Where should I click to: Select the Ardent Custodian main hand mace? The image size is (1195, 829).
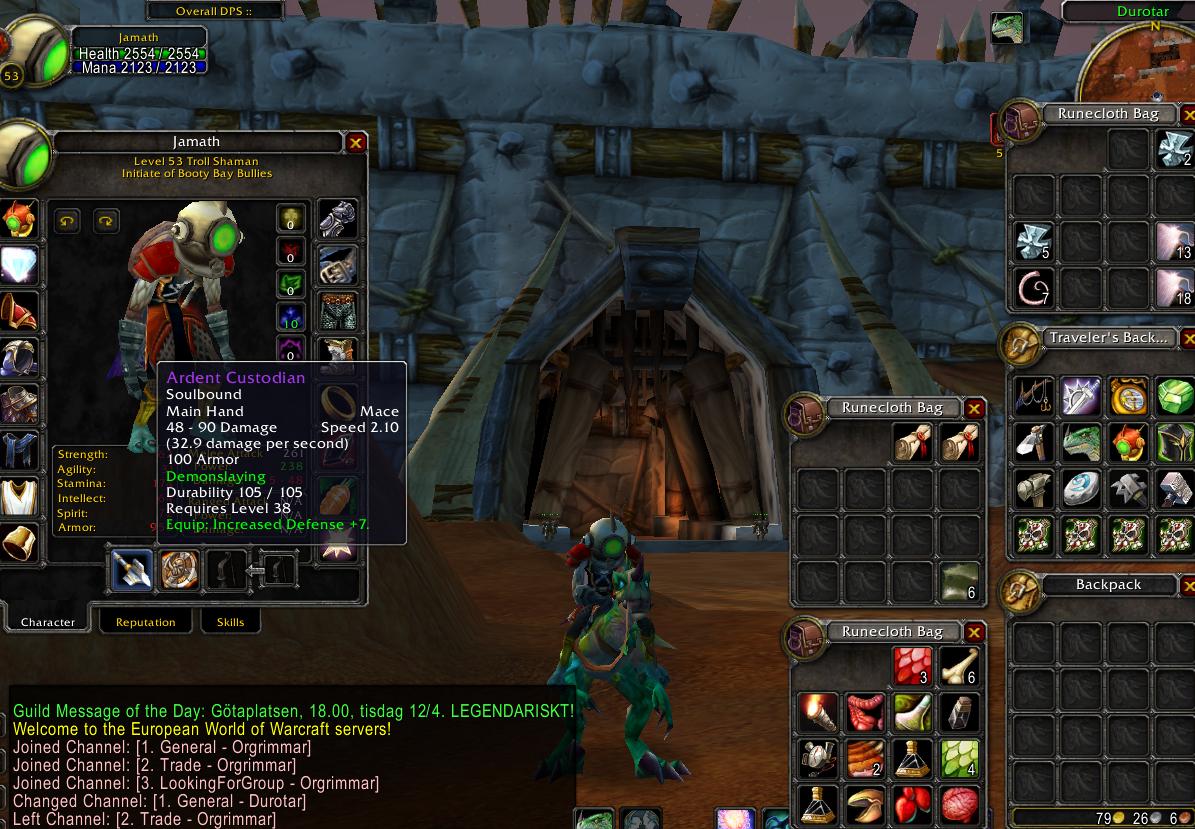pos(133,569)
